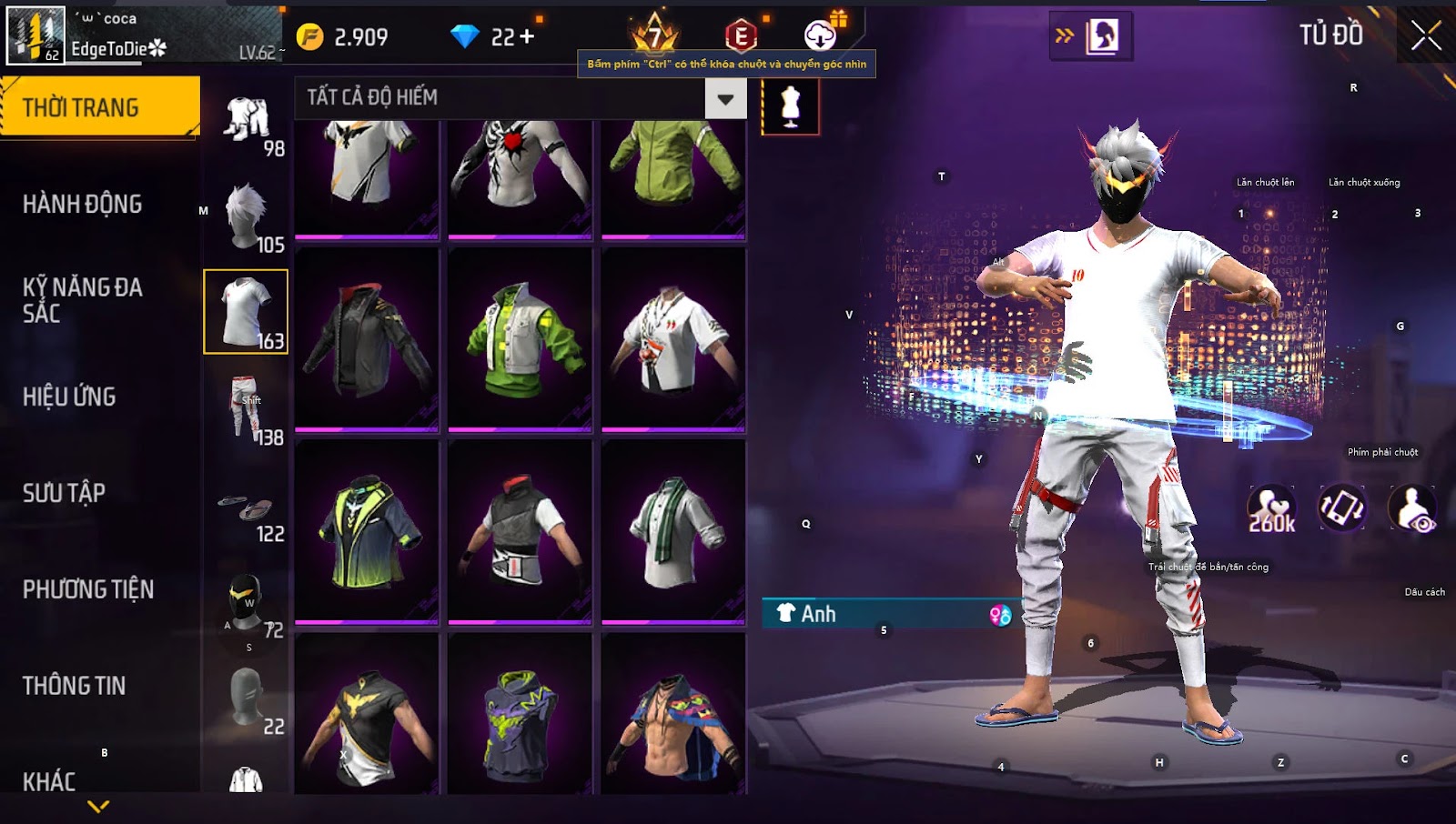The height and width of the screenshot is (824, 1456).
Task: Click the mannequin icon beside the filter
Action: pos(790,106)
